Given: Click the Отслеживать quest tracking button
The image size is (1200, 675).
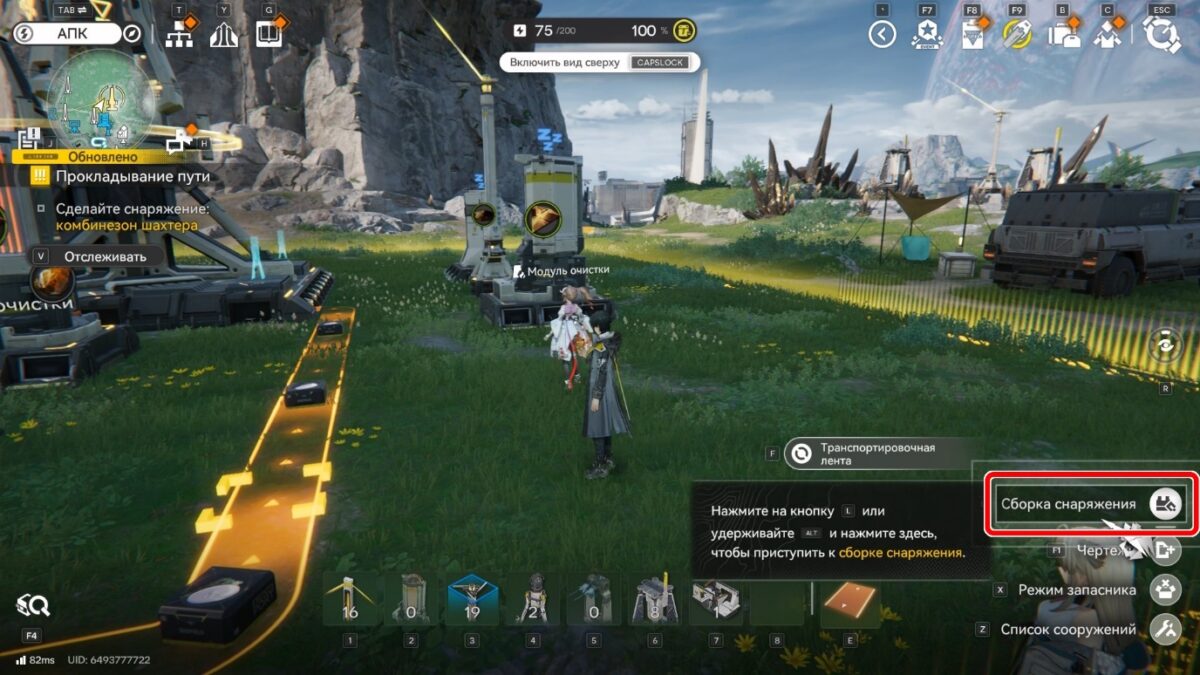Looking at the screenshot, I should click(x=95, y=256).
